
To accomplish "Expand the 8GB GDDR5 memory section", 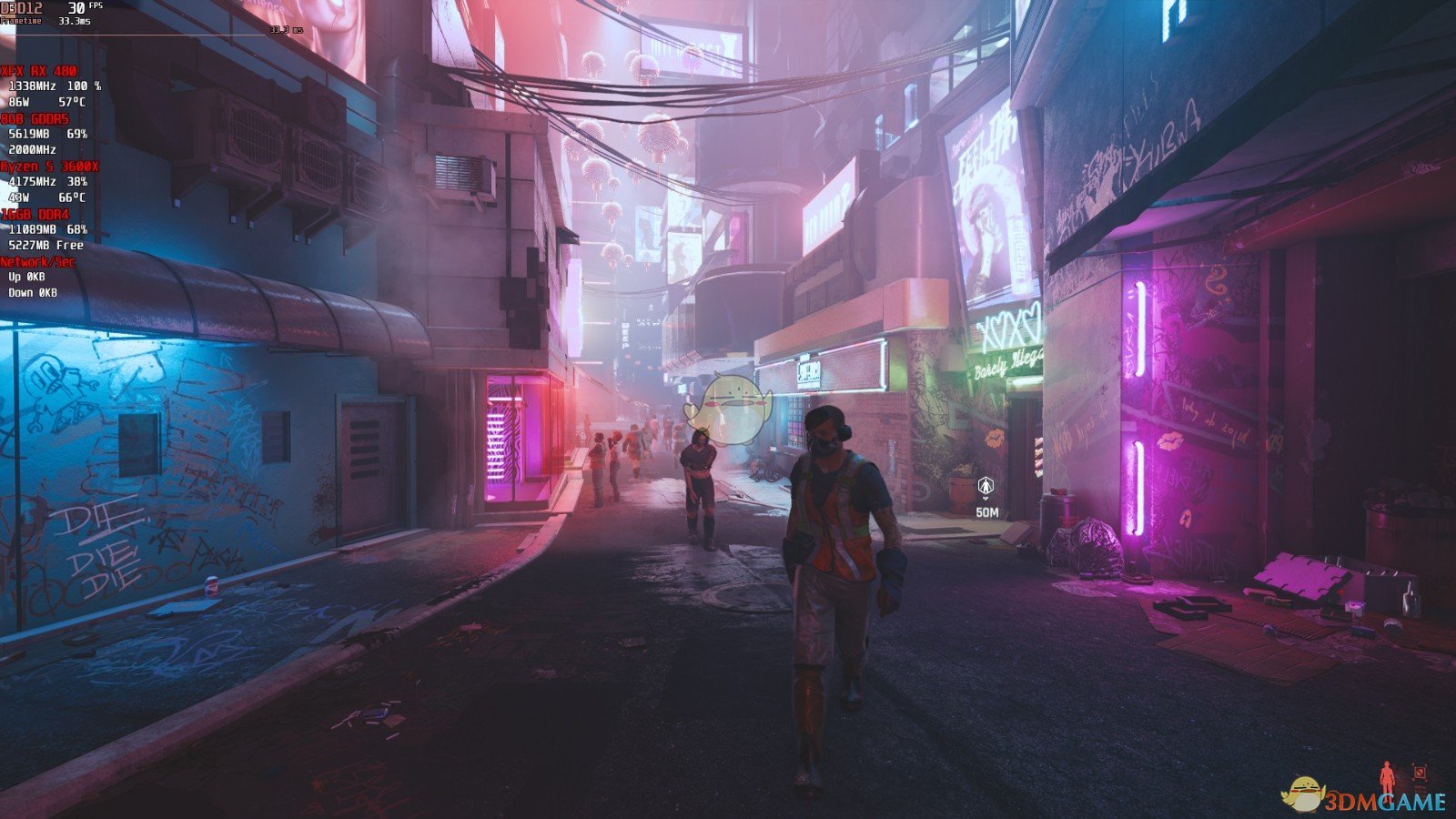I will 35,118.
